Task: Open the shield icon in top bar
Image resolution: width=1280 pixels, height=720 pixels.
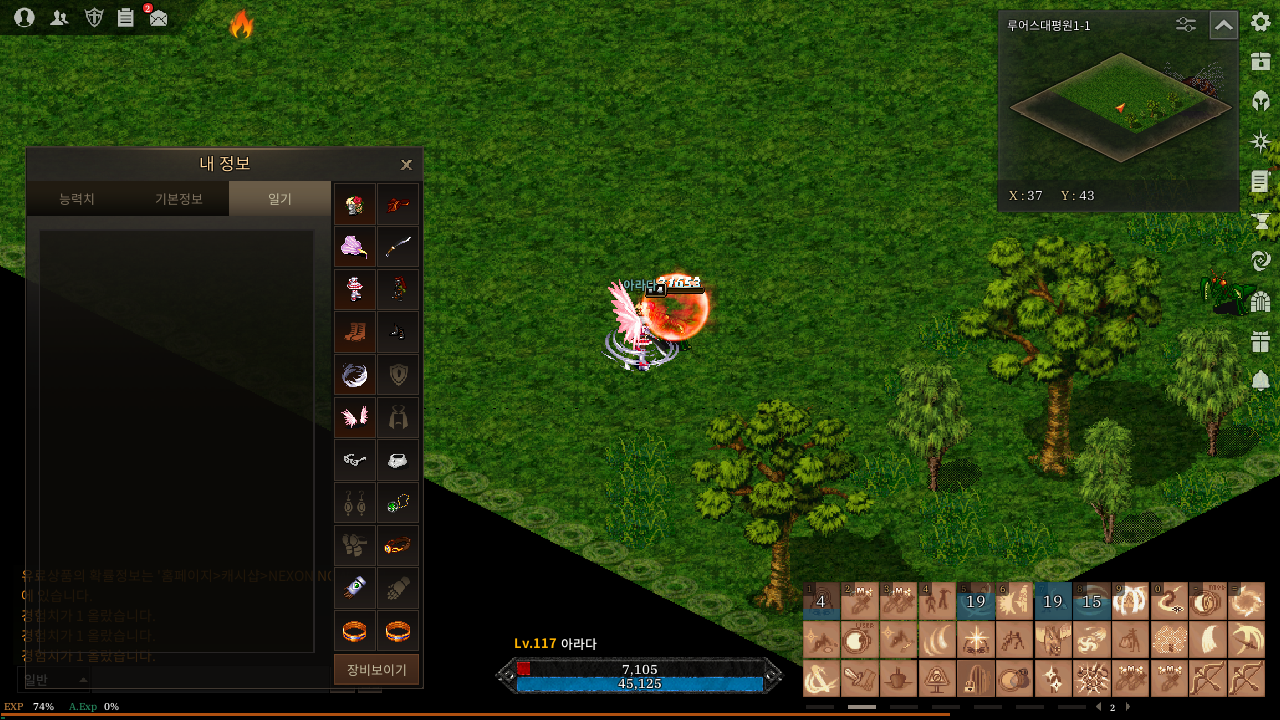Action: click(94, 17)
